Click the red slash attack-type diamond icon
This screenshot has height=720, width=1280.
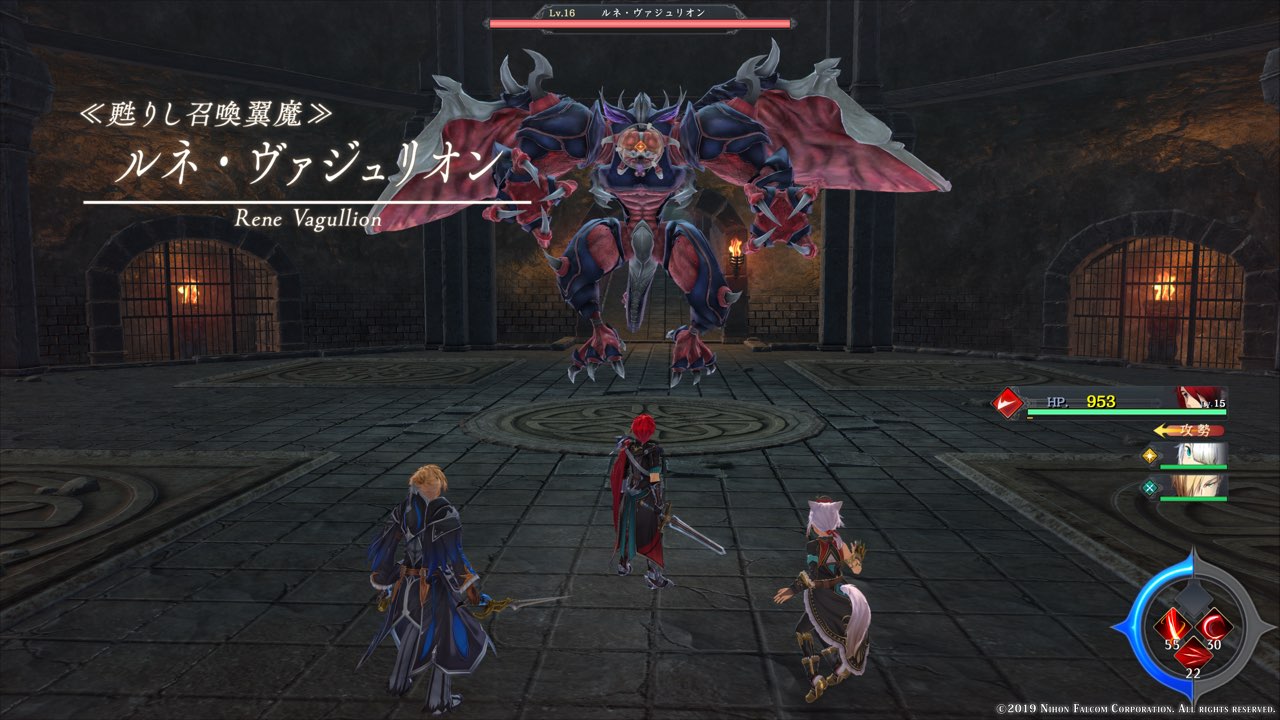coord(1008,403)
